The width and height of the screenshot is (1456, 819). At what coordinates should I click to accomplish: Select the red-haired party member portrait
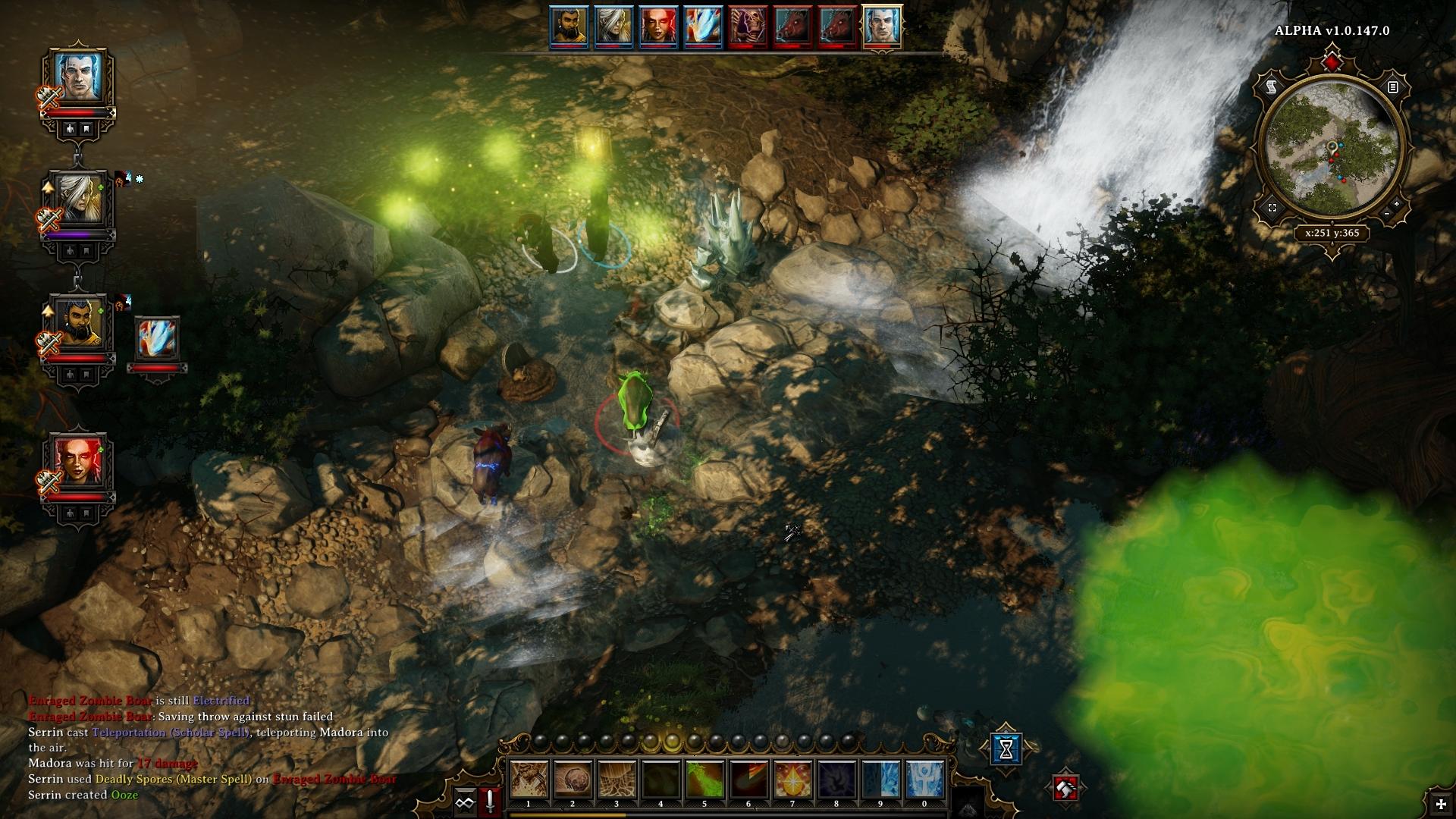click(x=78, y=461)
